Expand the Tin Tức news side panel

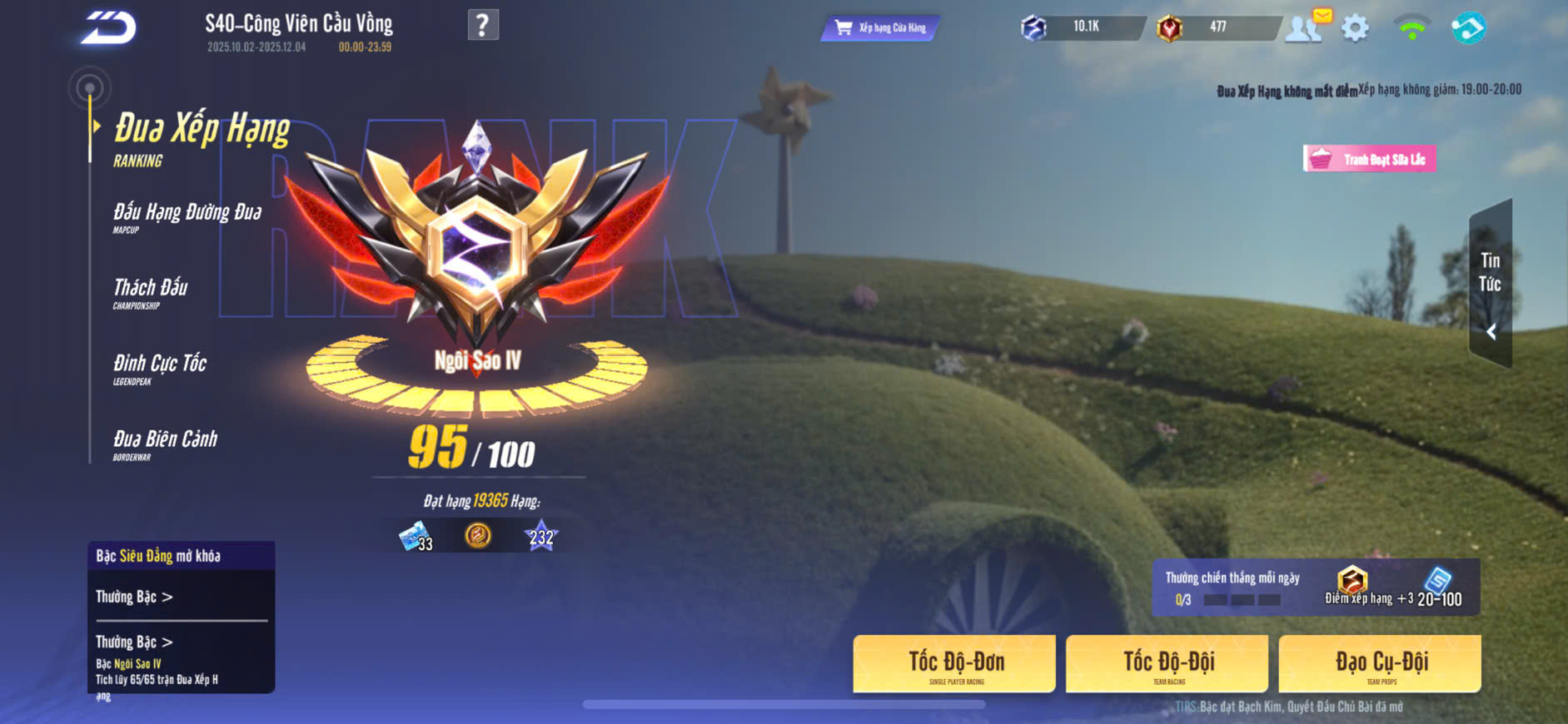coord(1491,284)
